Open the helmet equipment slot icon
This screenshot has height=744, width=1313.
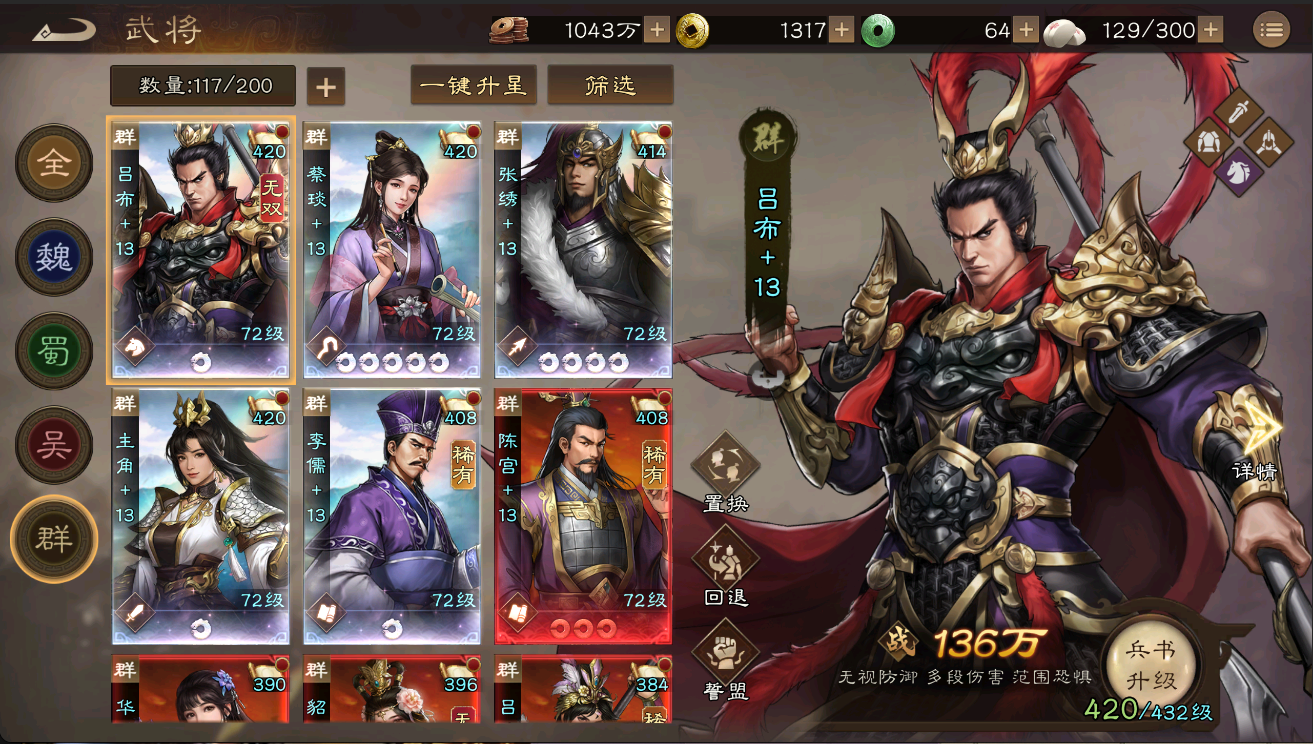click(1269, 143)
